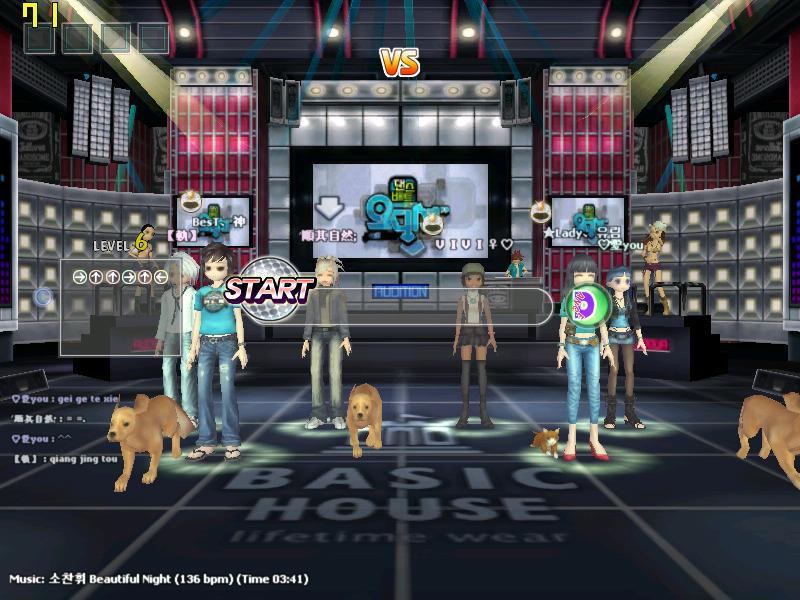Click the chat message log

[65, 429]
